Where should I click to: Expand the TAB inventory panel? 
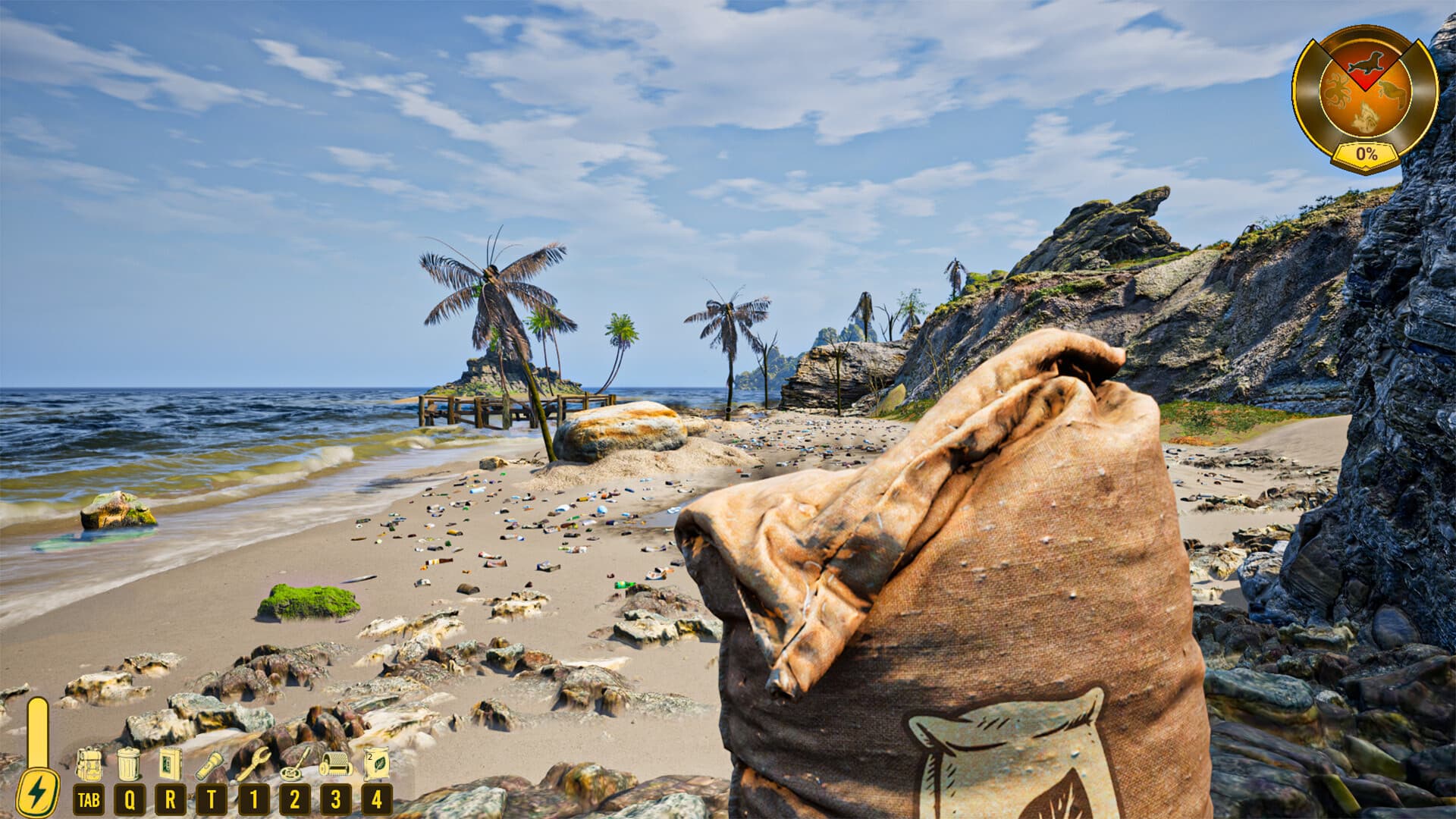click(88, 798)
